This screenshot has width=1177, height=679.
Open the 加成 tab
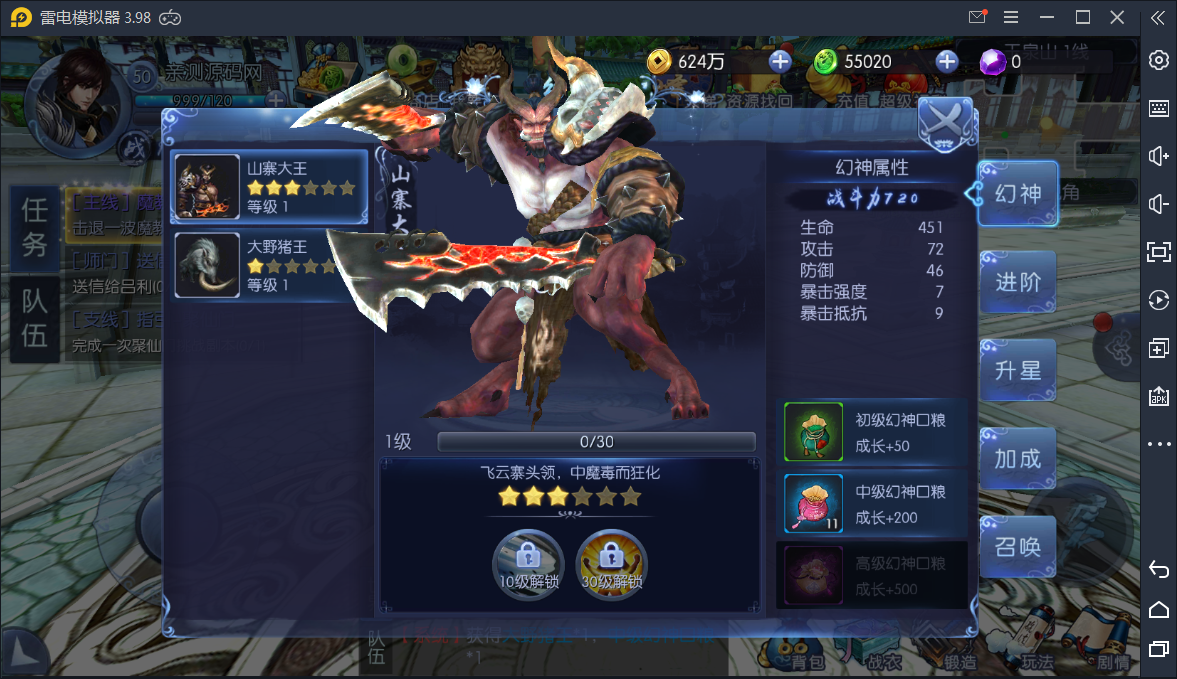(x=1017, y=459)
